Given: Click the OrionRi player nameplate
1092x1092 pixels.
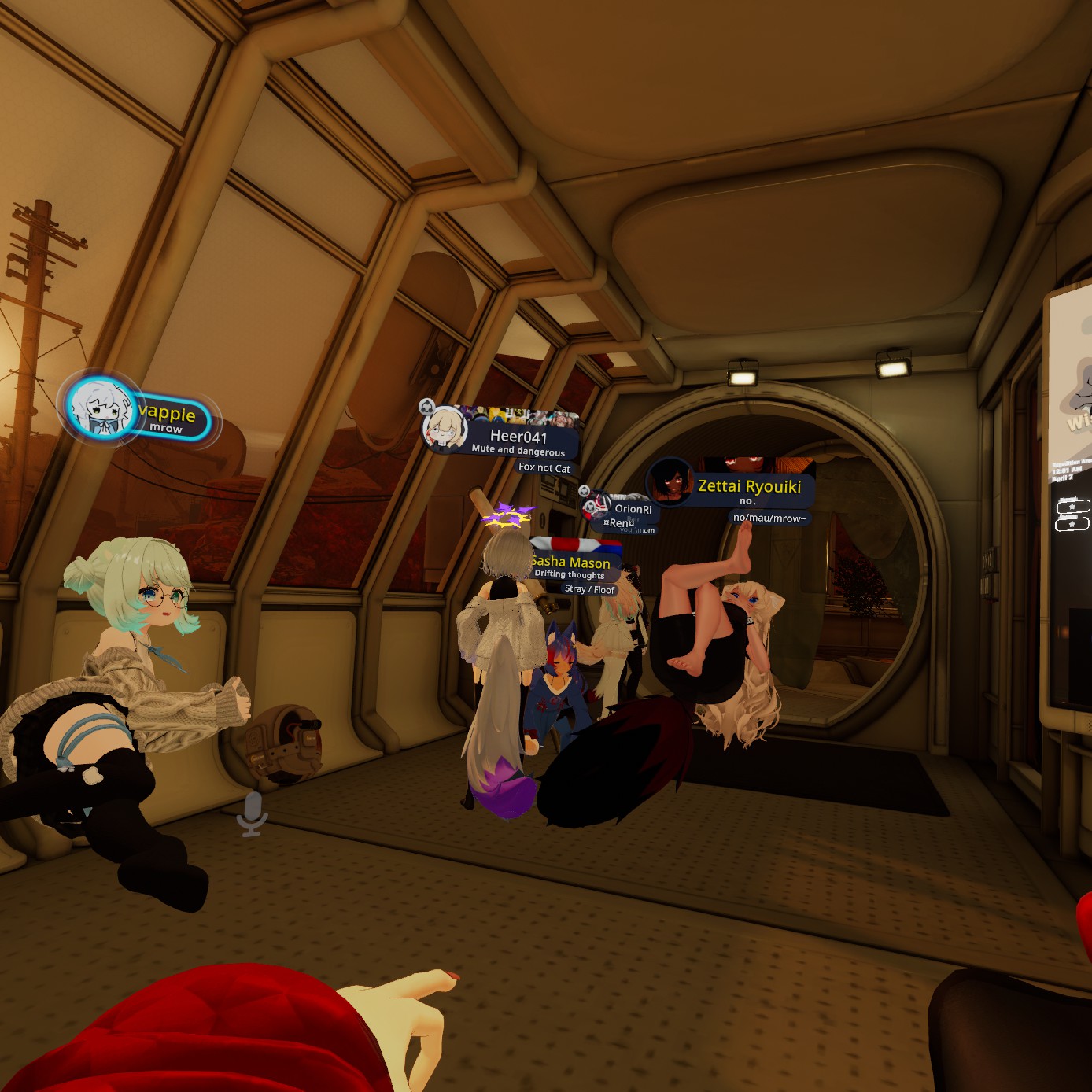Looking at the screenshot, I should 632,509.
